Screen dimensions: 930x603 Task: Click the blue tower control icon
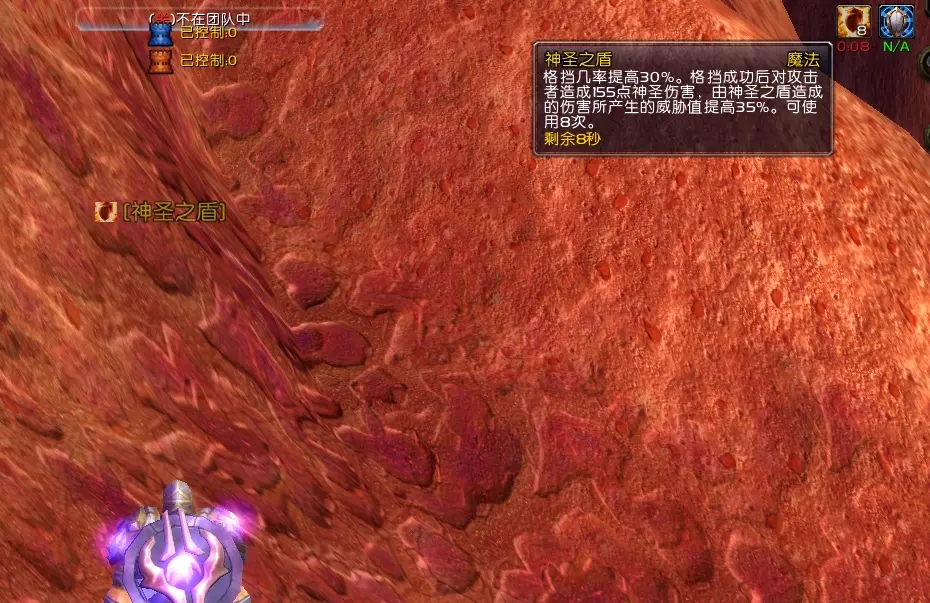[159, 34]
